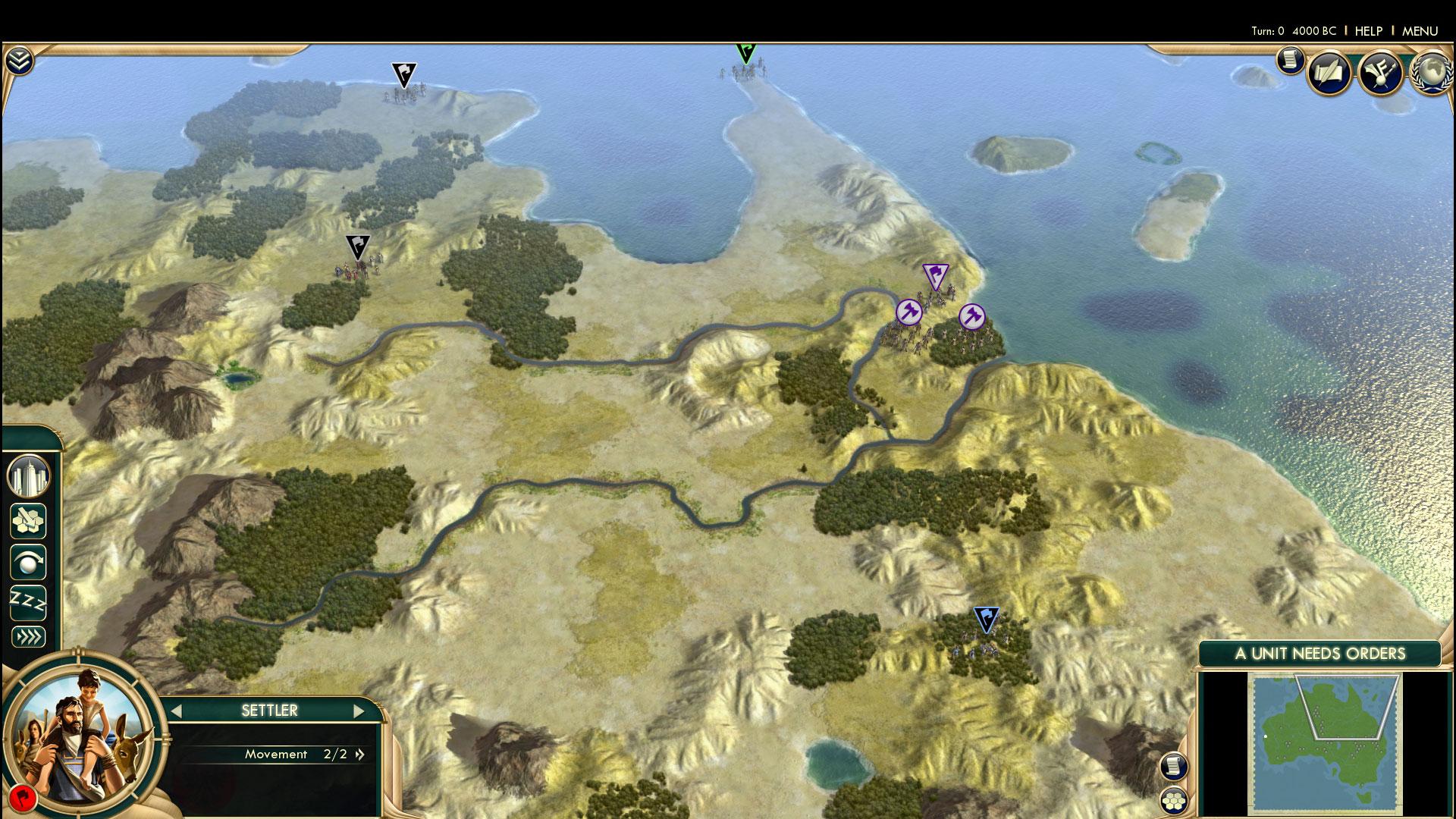
Task: Open the scroll-and-quill social policies button
Action: tap(1329, 73)
